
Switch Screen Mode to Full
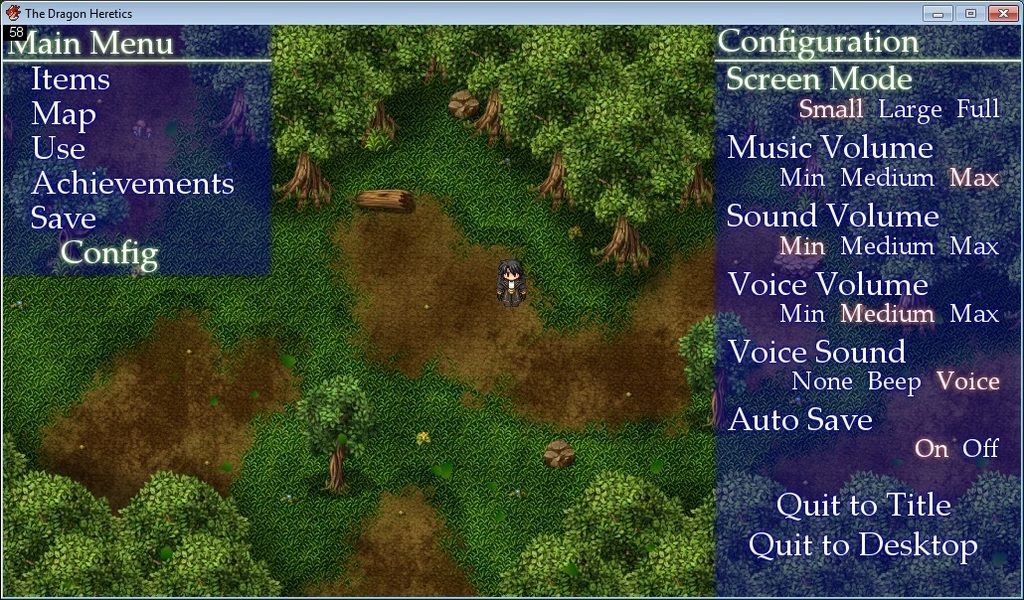(977, 109)
